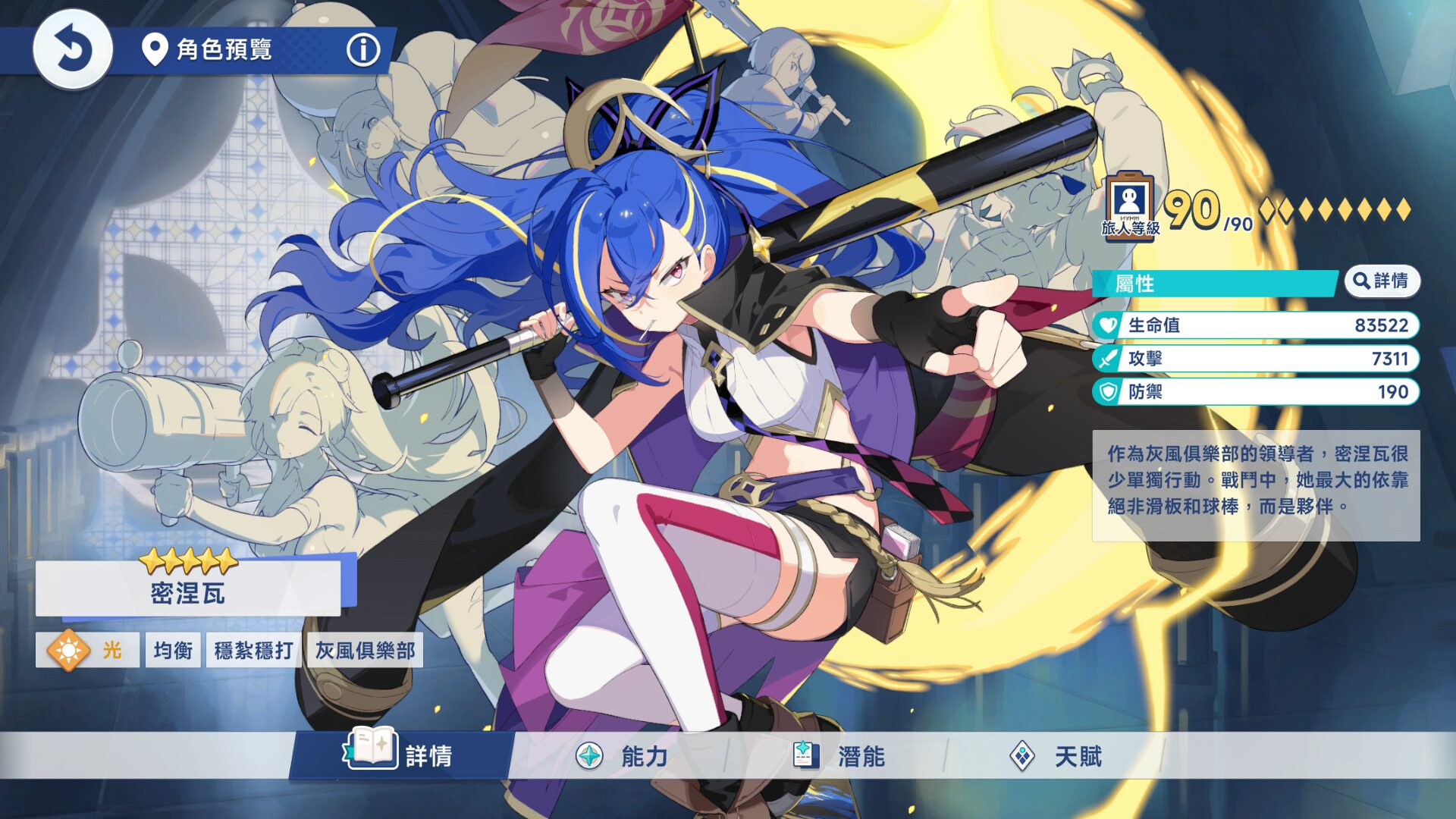Switch to the 潛能 tab
The image size is (1456, 819).
pos(839,756)
